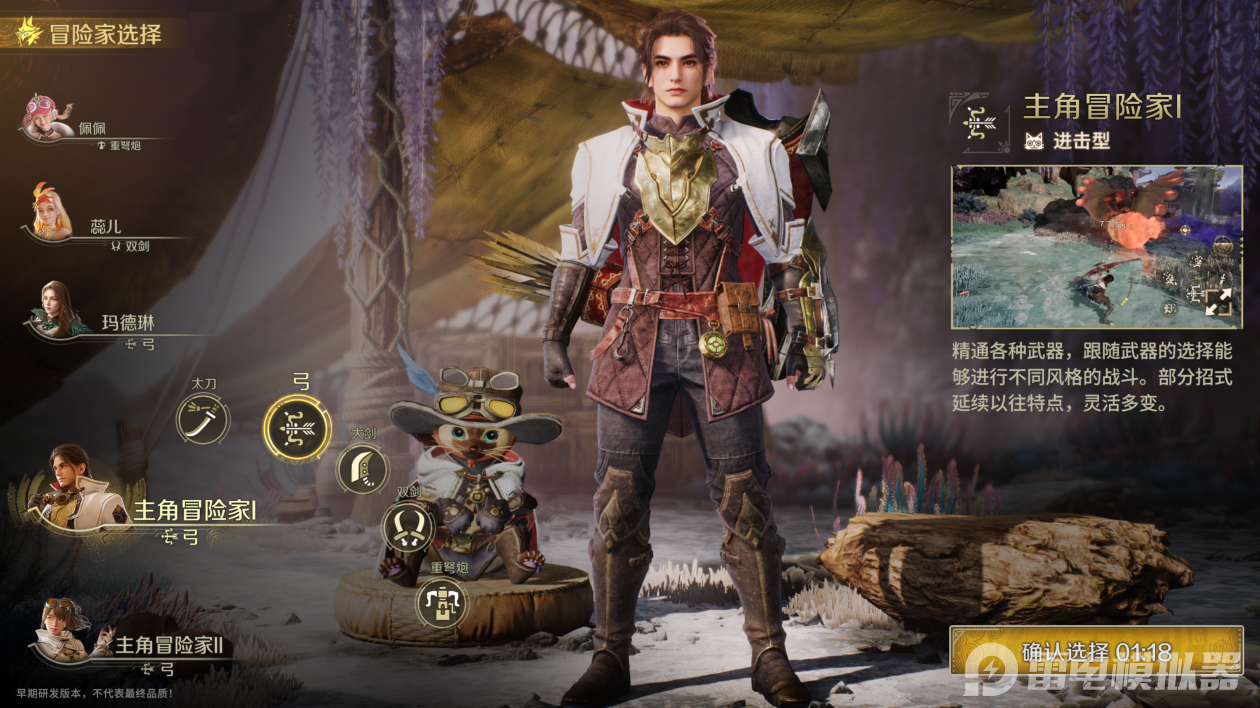1260x708 pixels.
Task: Choose the 太刀 weapon icon
Action: click(203, 418)
